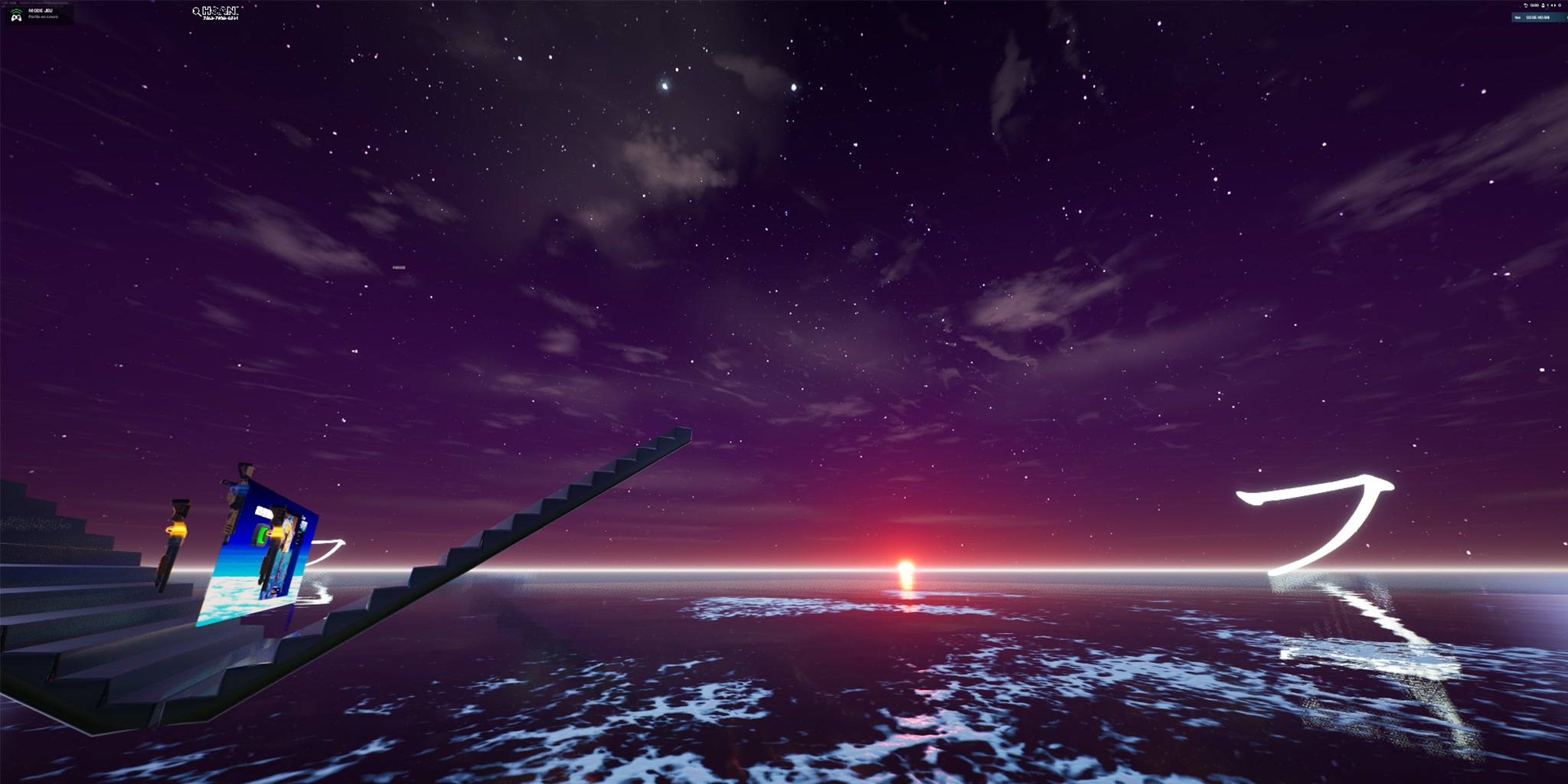Image resolution: width=1568 pixels, height=784 pixels.
Task: Click the player count icon in the top-right bar
Action: (1543, 5)
